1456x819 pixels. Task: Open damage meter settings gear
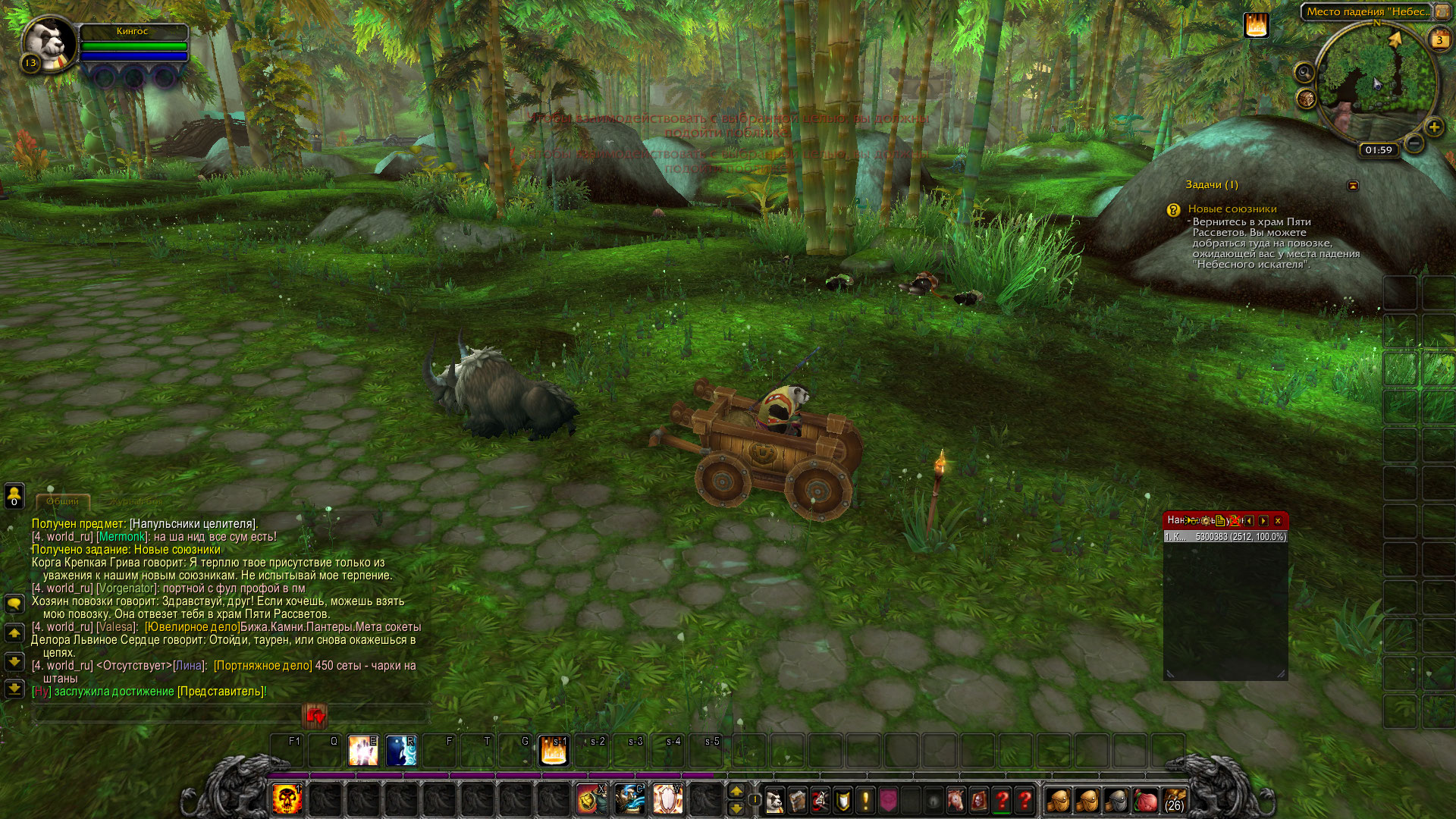coord(1206,521)
